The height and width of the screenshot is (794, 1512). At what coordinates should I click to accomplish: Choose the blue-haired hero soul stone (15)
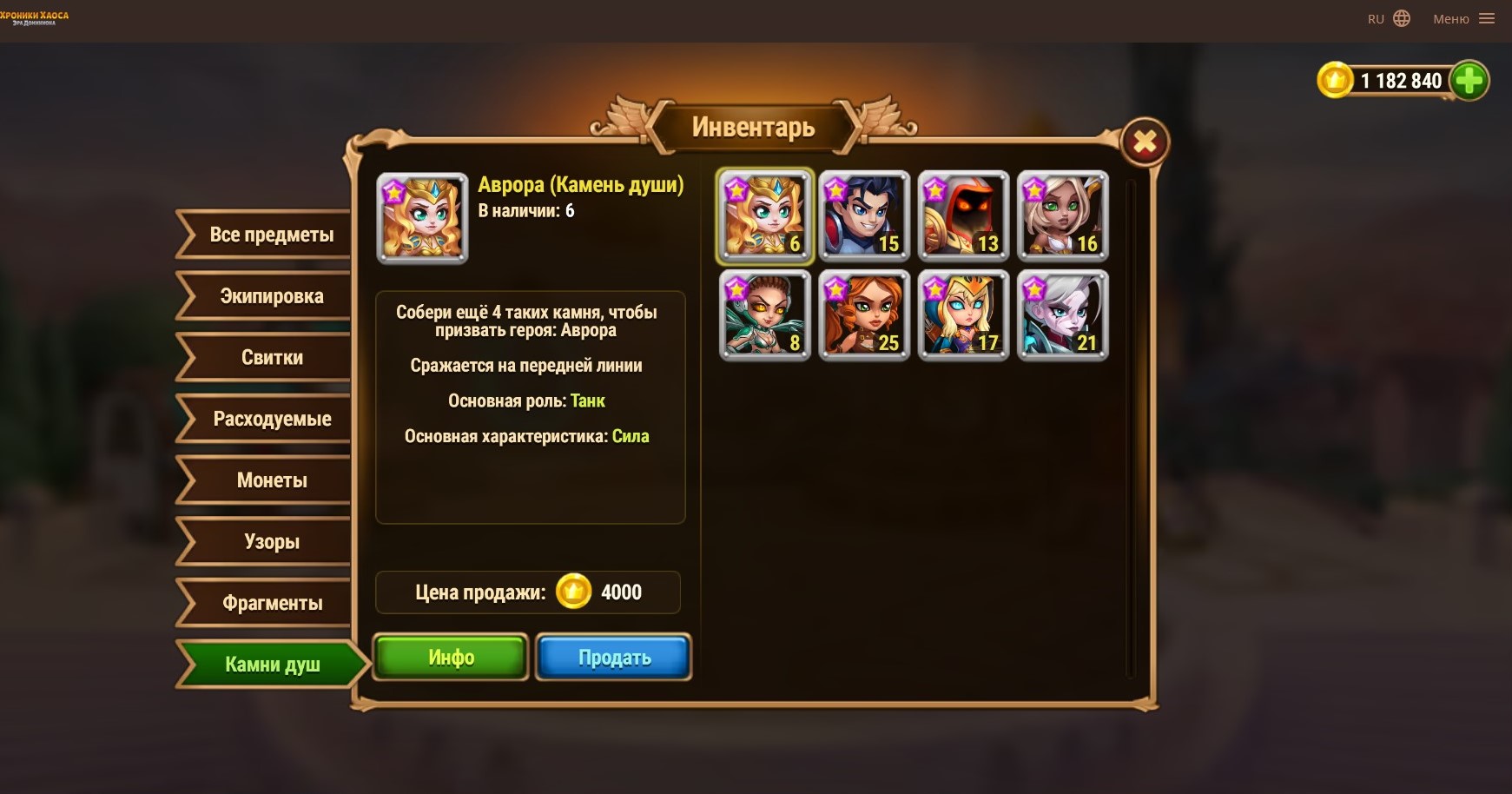pos(864,216)
